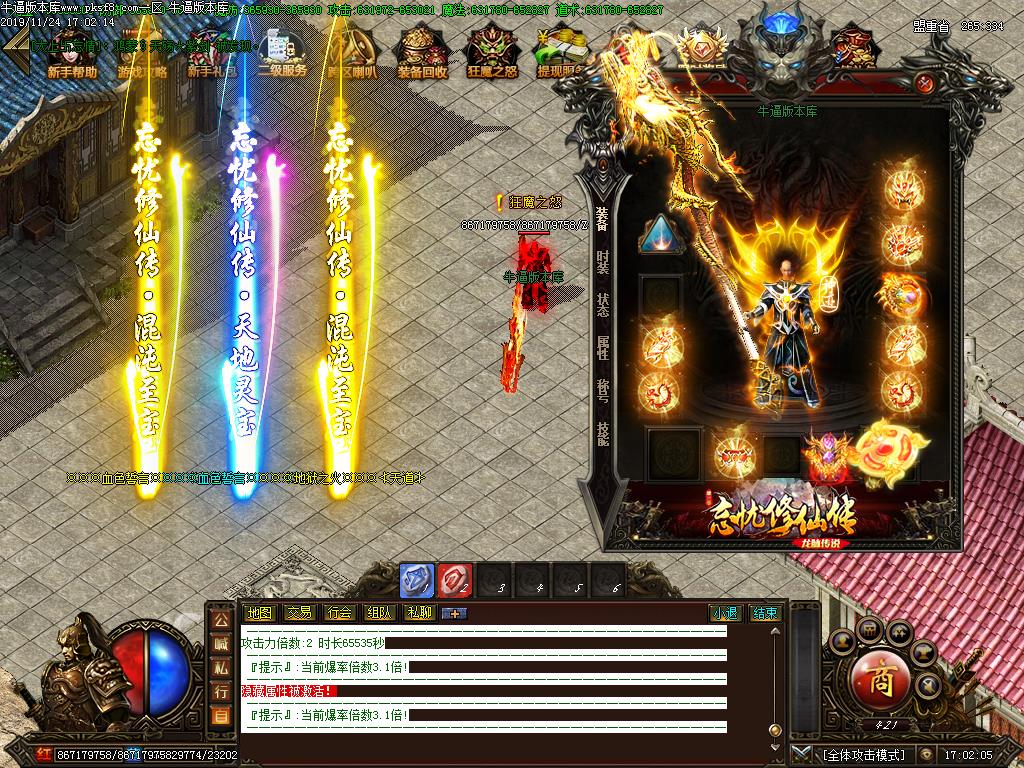Open the 狂魔之怒 demon mask icon
Image resolution: width=1024 pixels, height=768 pixels.
(491, 53)
